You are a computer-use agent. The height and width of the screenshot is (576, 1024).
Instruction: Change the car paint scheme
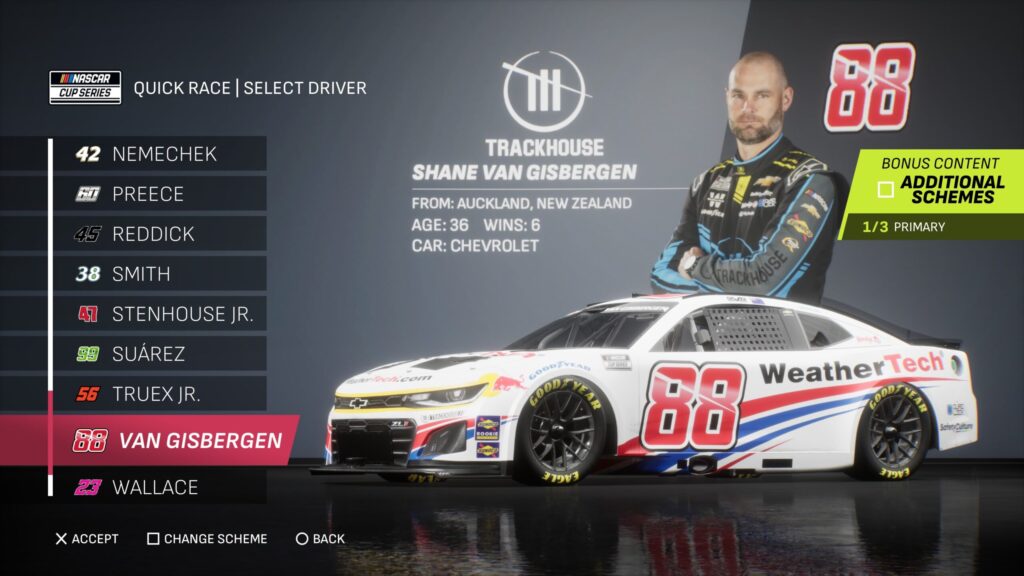point(207,539)
